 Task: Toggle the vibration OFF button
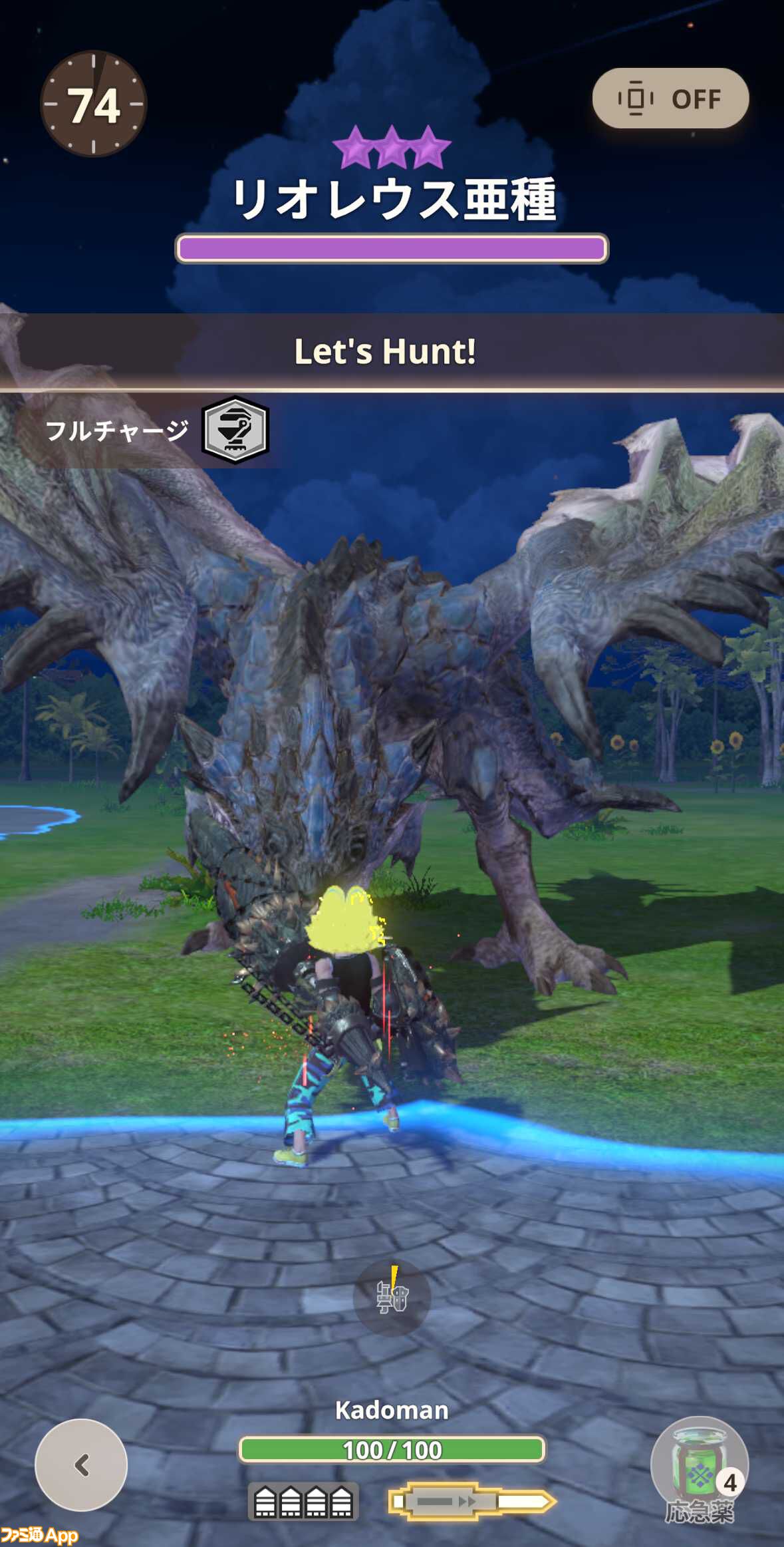click(x=670, y=98)
